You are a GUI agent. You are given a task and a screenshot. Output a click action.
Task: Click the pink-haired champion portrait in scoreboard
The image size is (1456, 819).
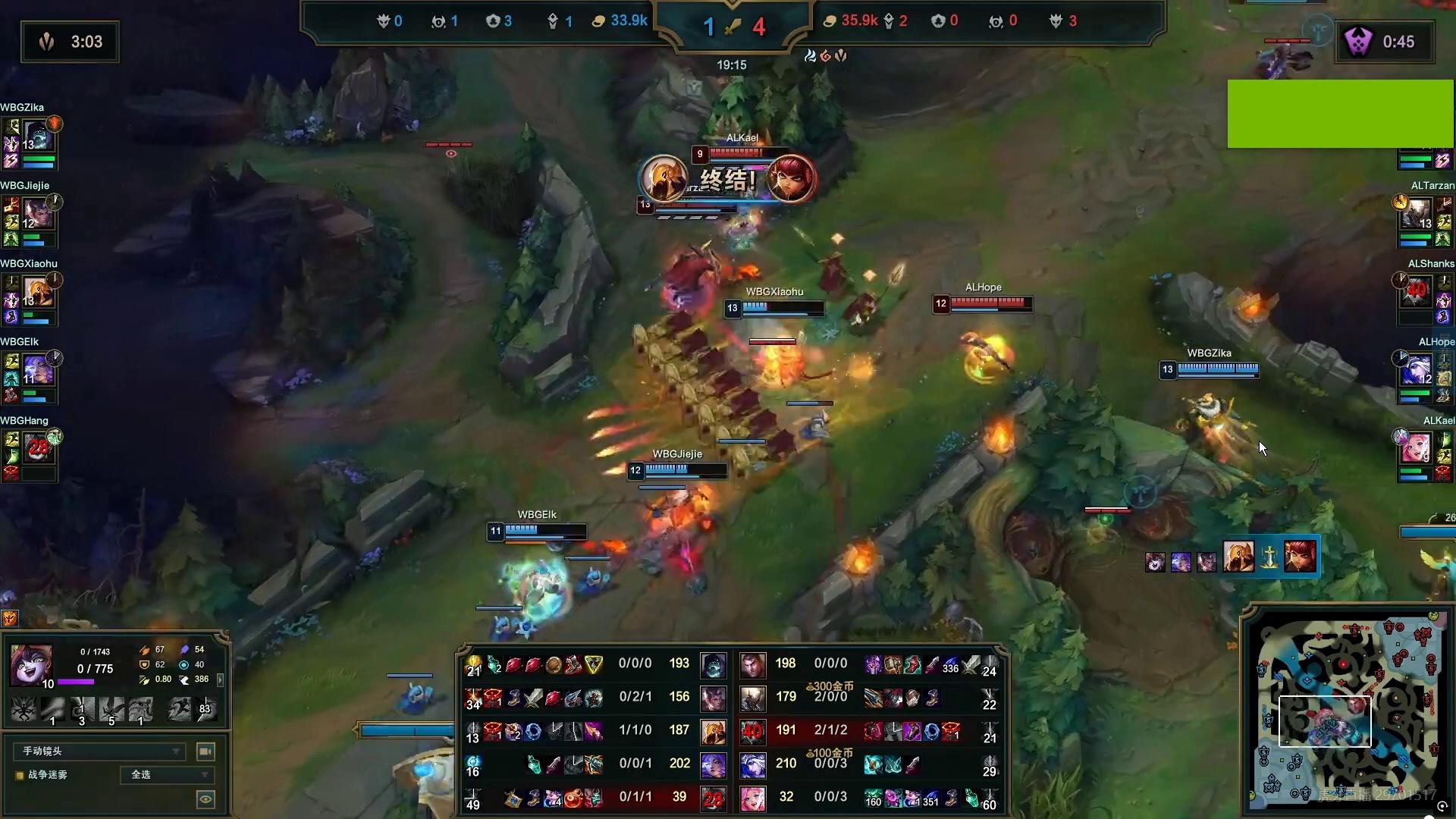(752, 797)
